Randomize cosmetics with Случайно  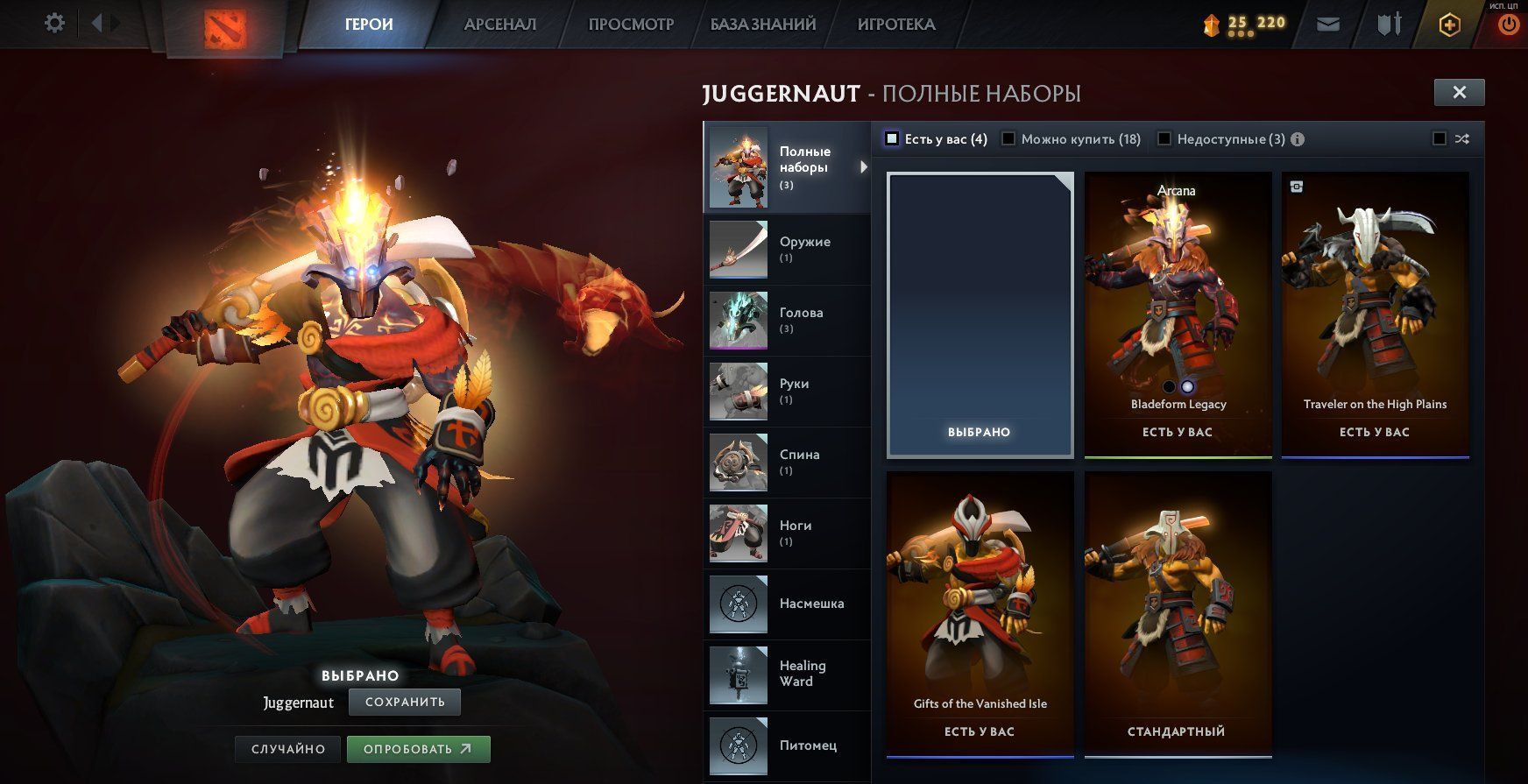287,749
